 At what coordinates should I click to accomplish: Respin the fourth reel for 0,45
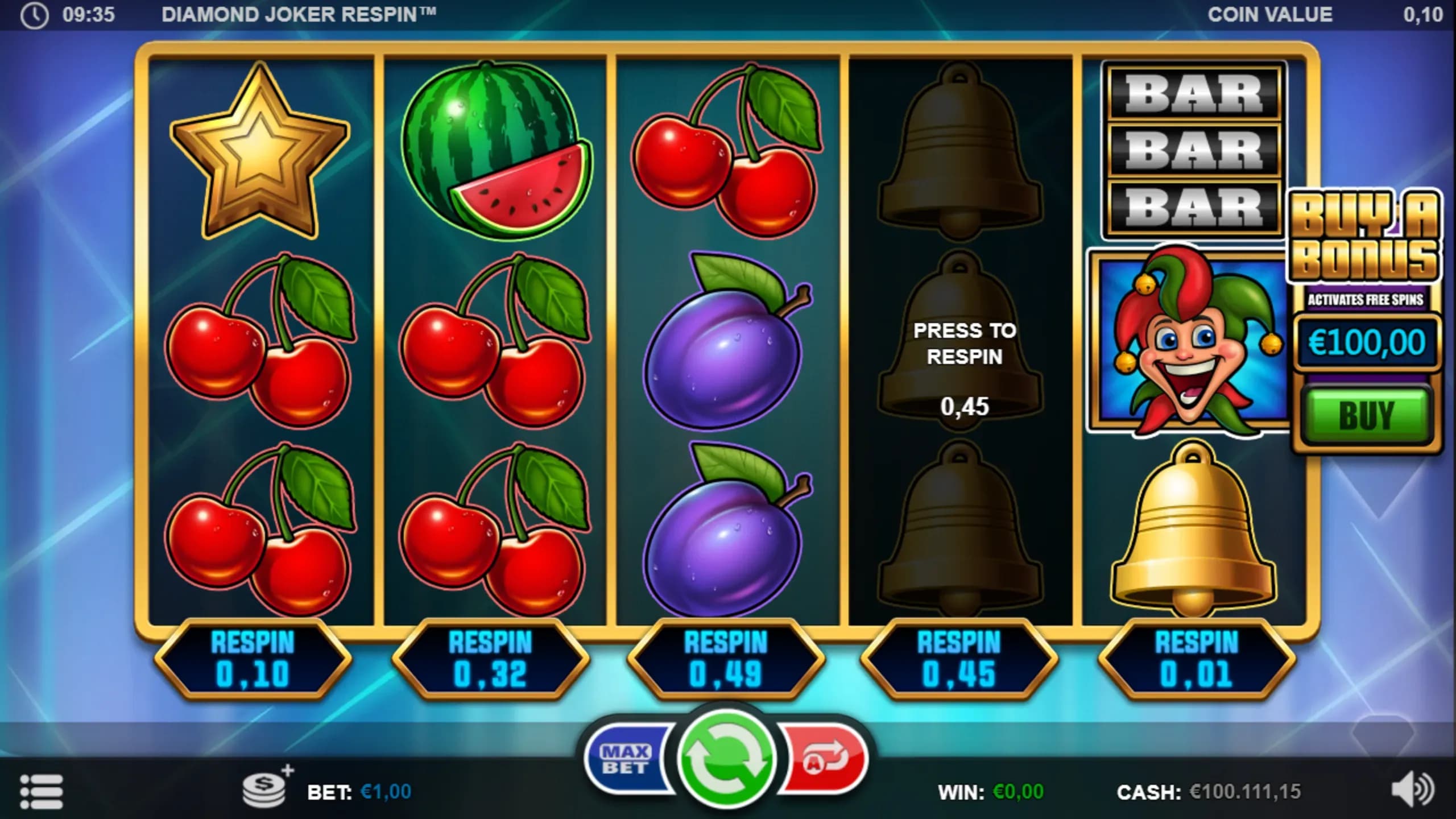click(959, 659)
